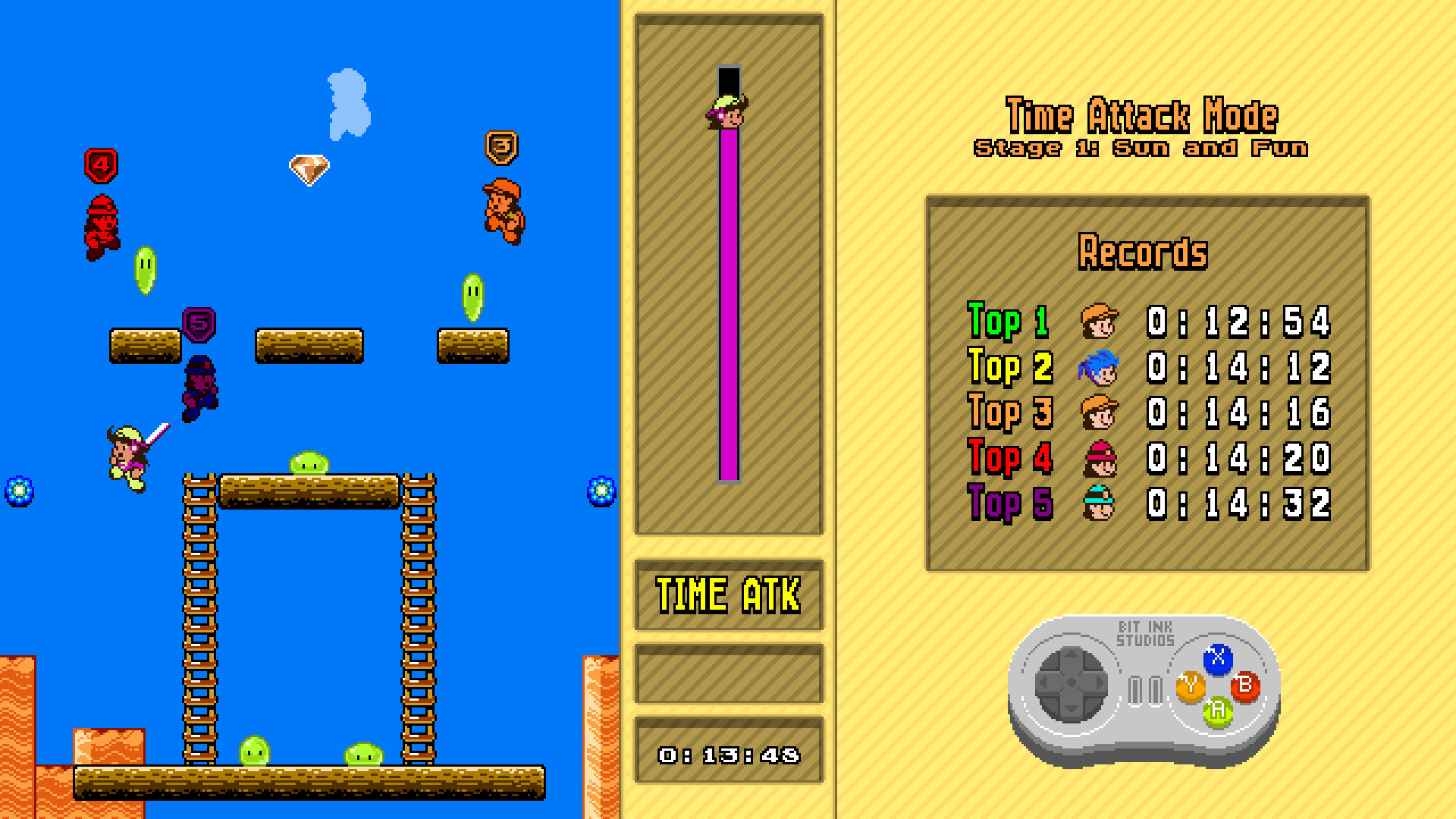Click the Time Attack Mode title
The image size is (1456, 819).
pos(1141,115)
